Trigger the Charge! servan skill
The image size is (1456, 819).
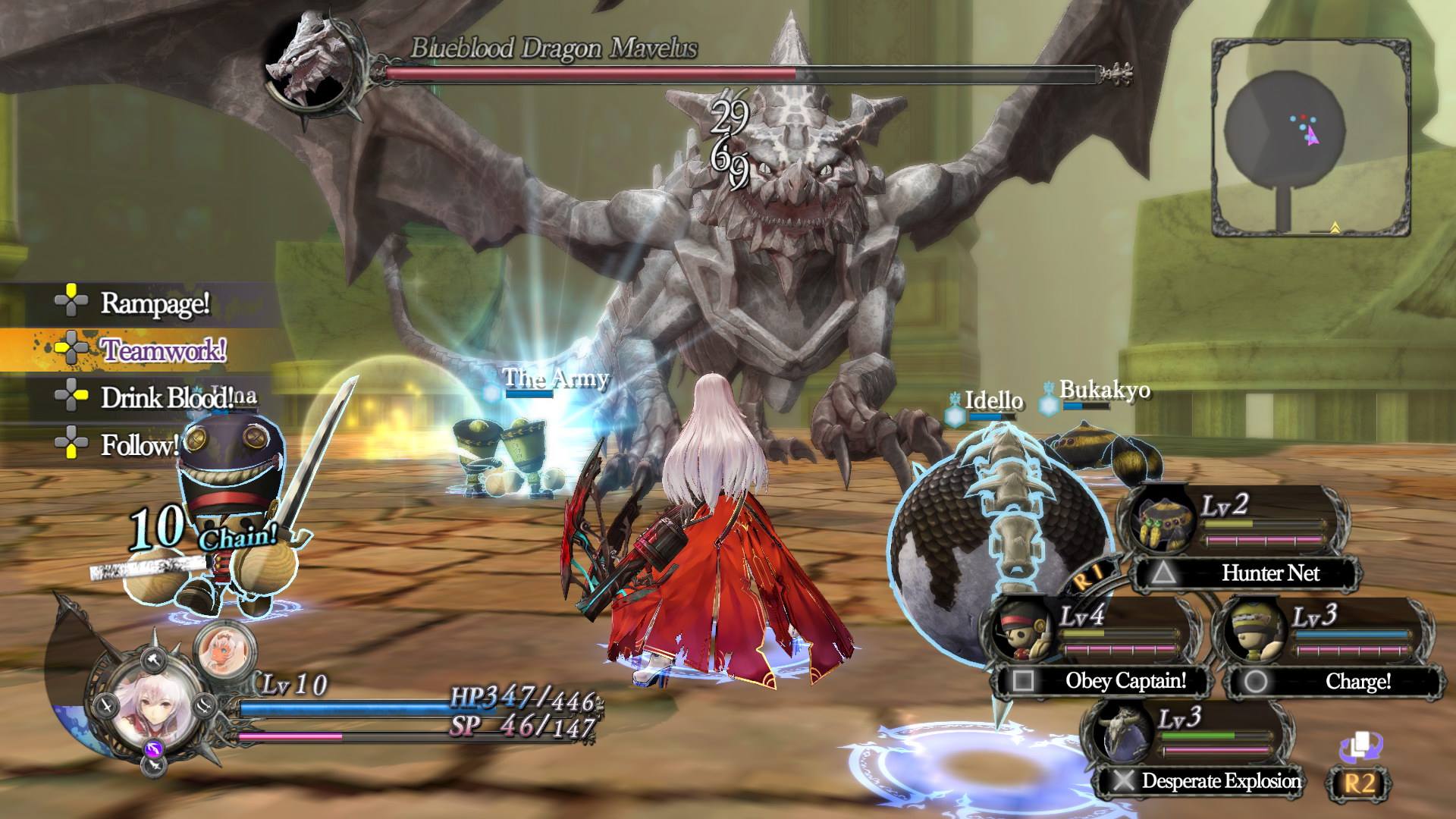tap(1357, 681)
